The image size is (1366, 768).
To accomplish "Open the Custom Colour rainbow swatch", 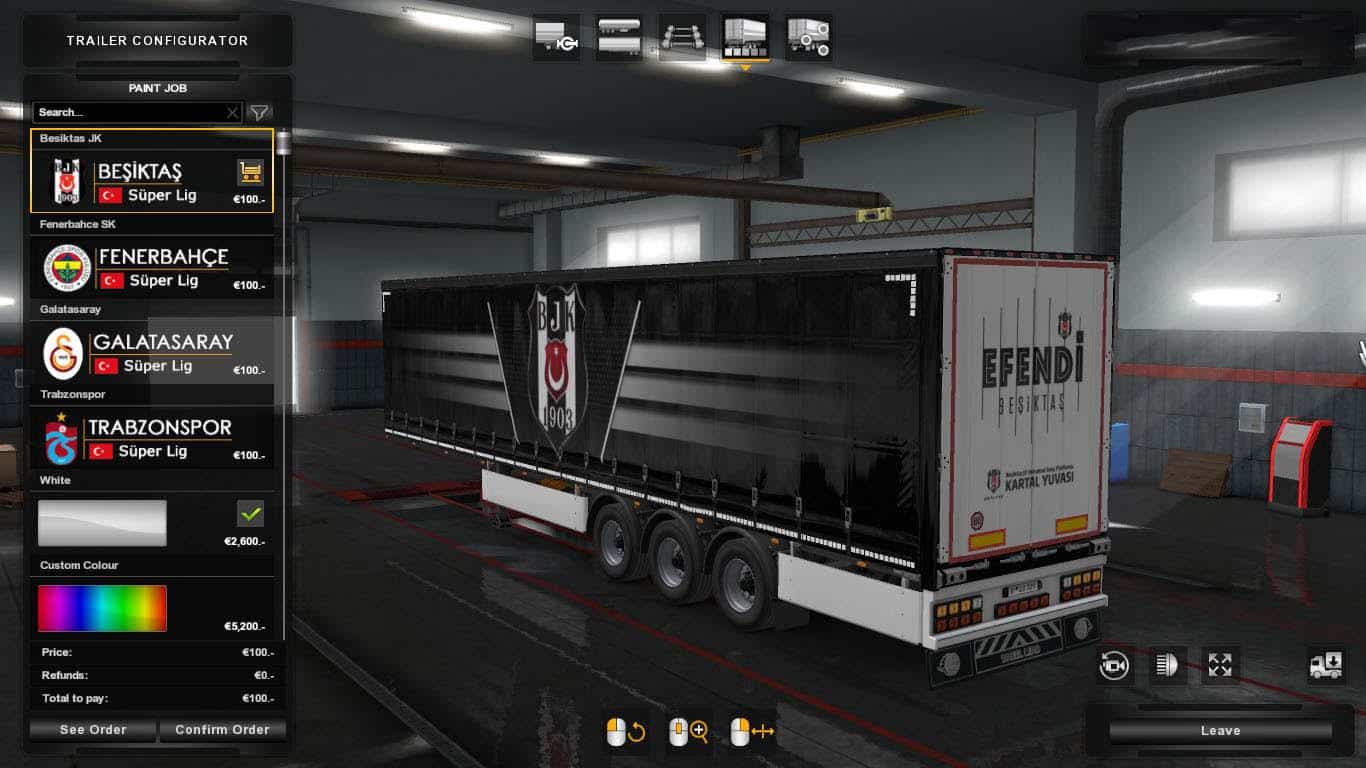I will 102,608.
